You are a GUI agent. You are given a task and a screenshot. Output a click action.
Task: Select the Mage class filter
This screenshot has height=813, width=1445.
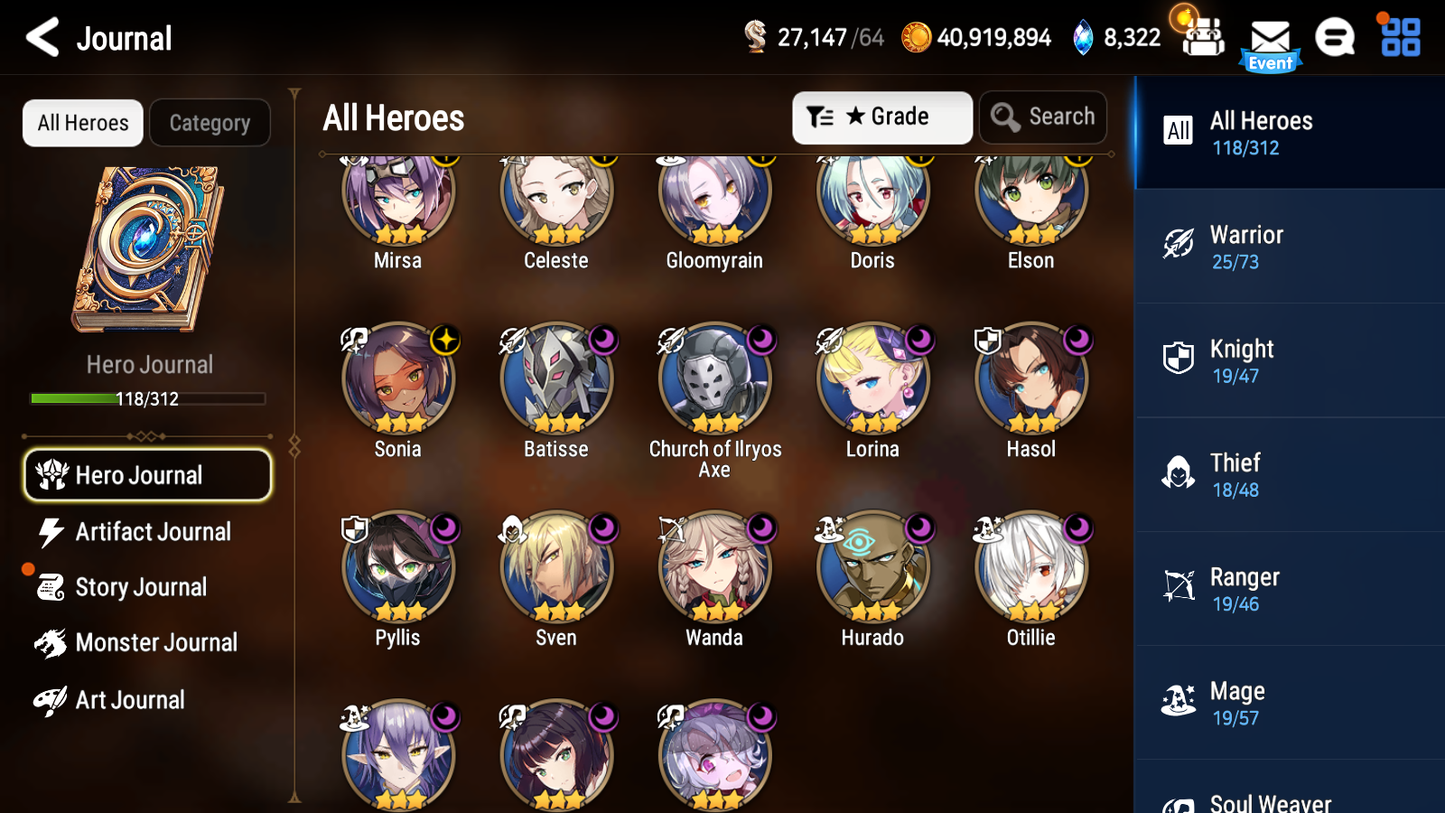pos(1289,701)
